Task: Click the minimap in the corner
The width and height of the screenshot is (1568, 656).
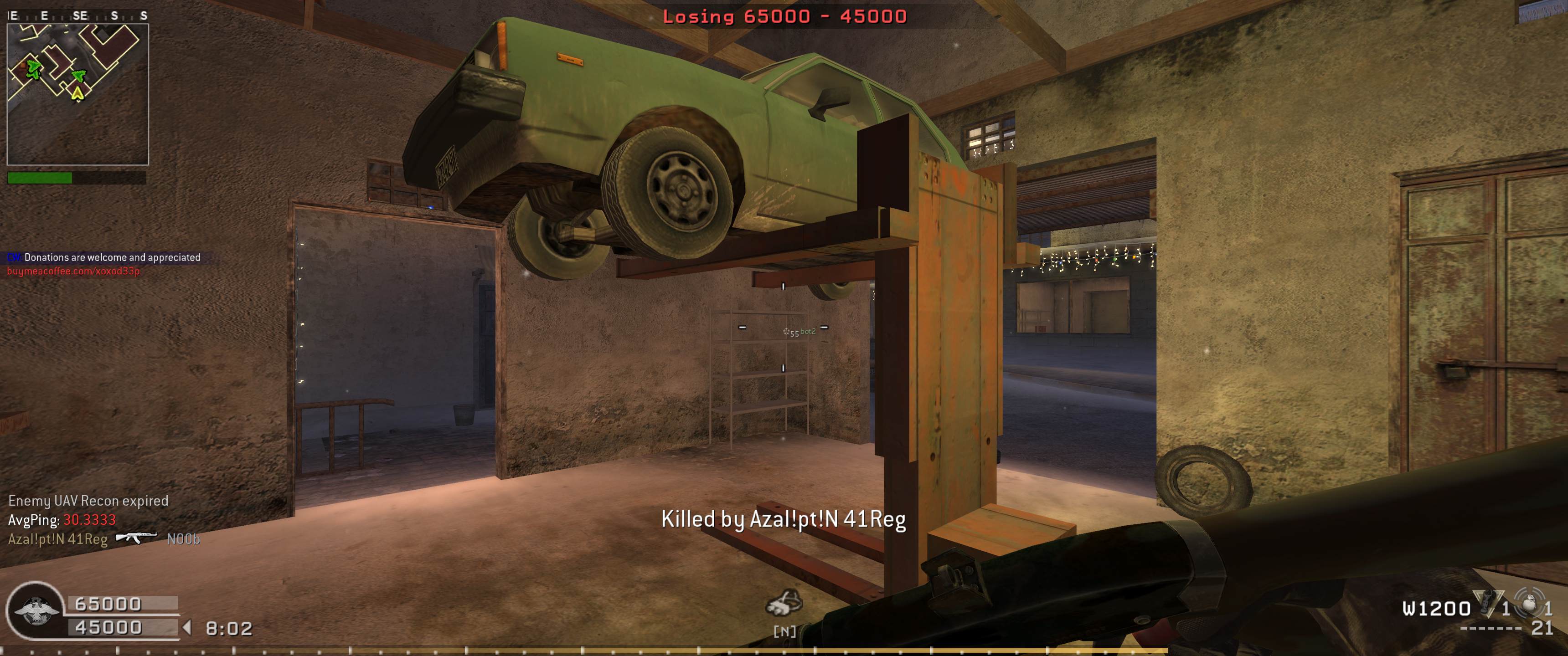Action: [77, 94]
